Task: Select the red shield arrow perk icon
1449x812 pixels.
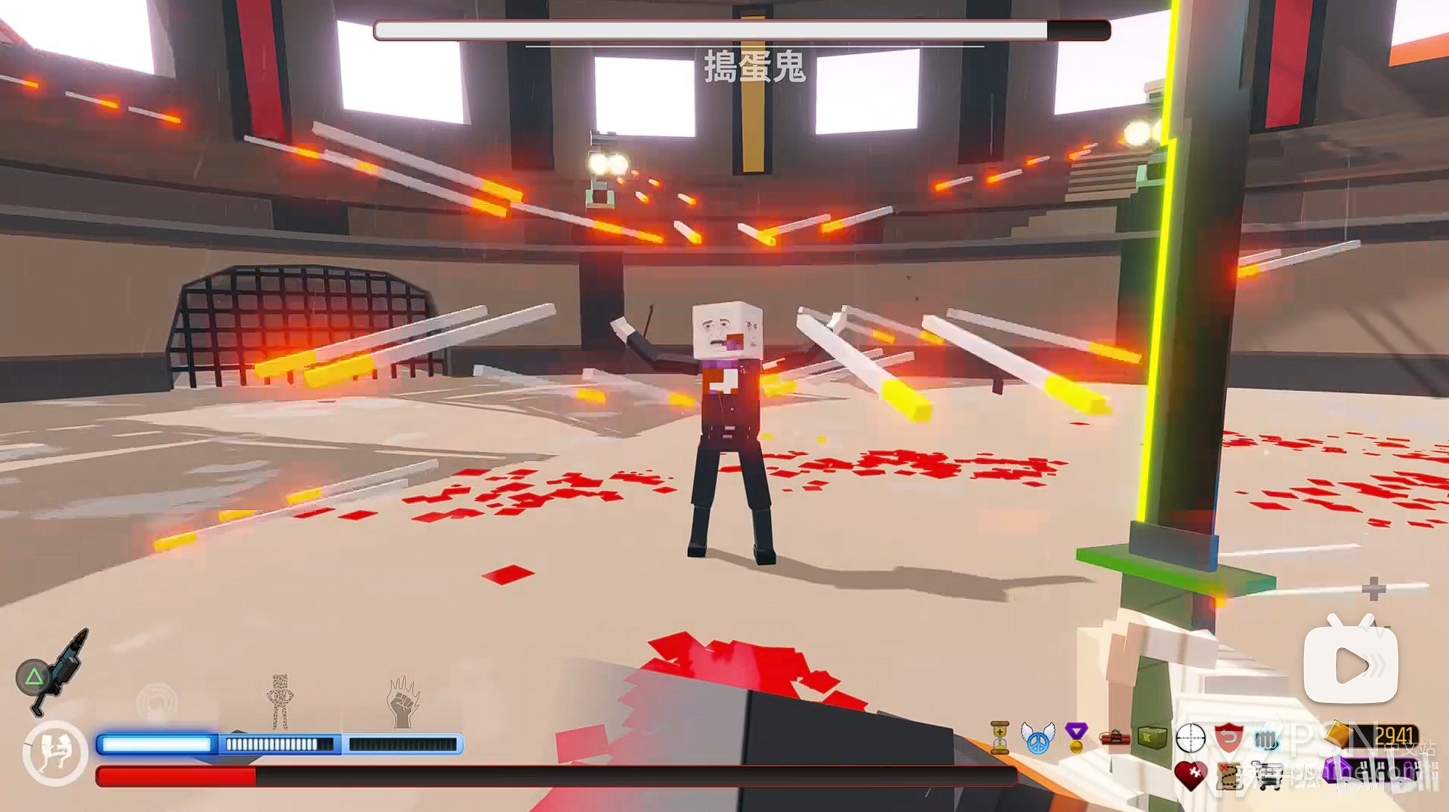Action: pos(1229,738)
